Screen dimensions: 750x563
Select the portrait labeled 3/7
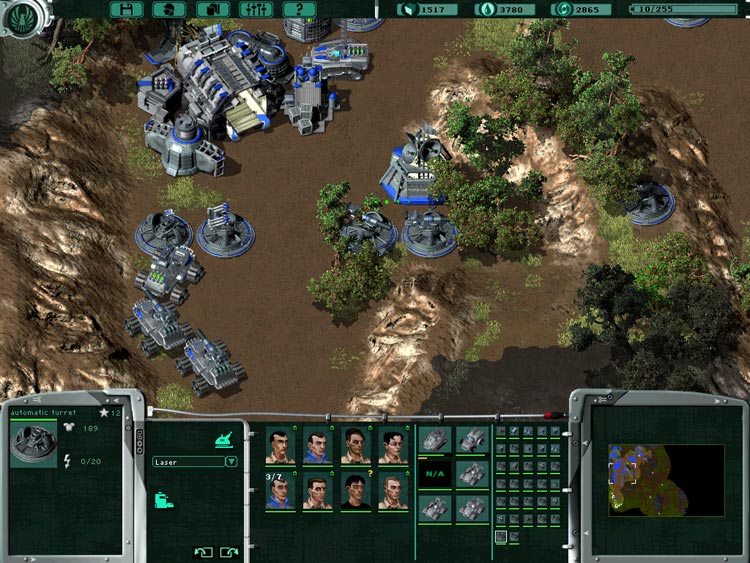[x=280, y=492]
